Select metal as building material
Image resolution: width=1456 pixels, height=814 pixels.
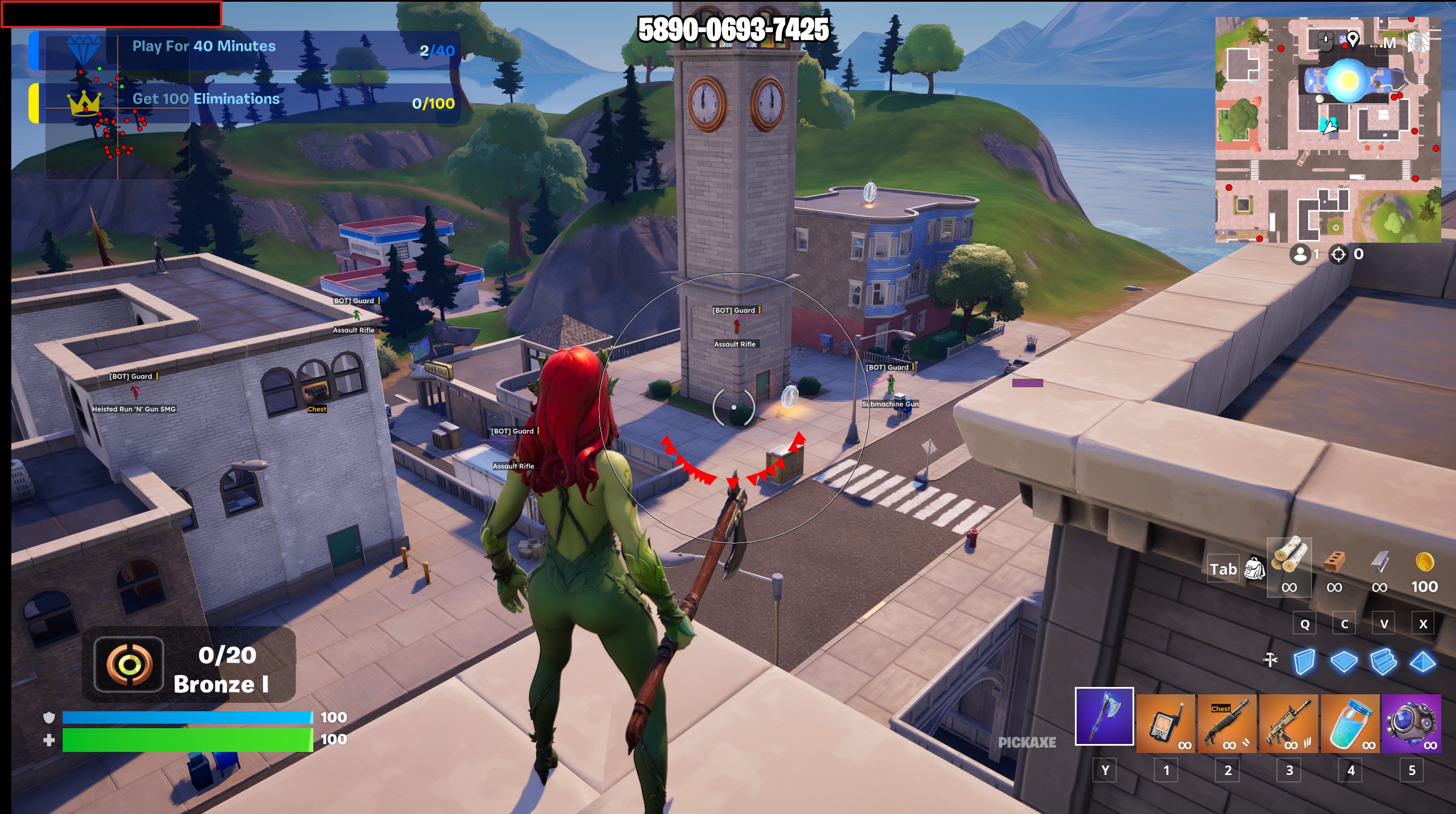(1379, 562)
